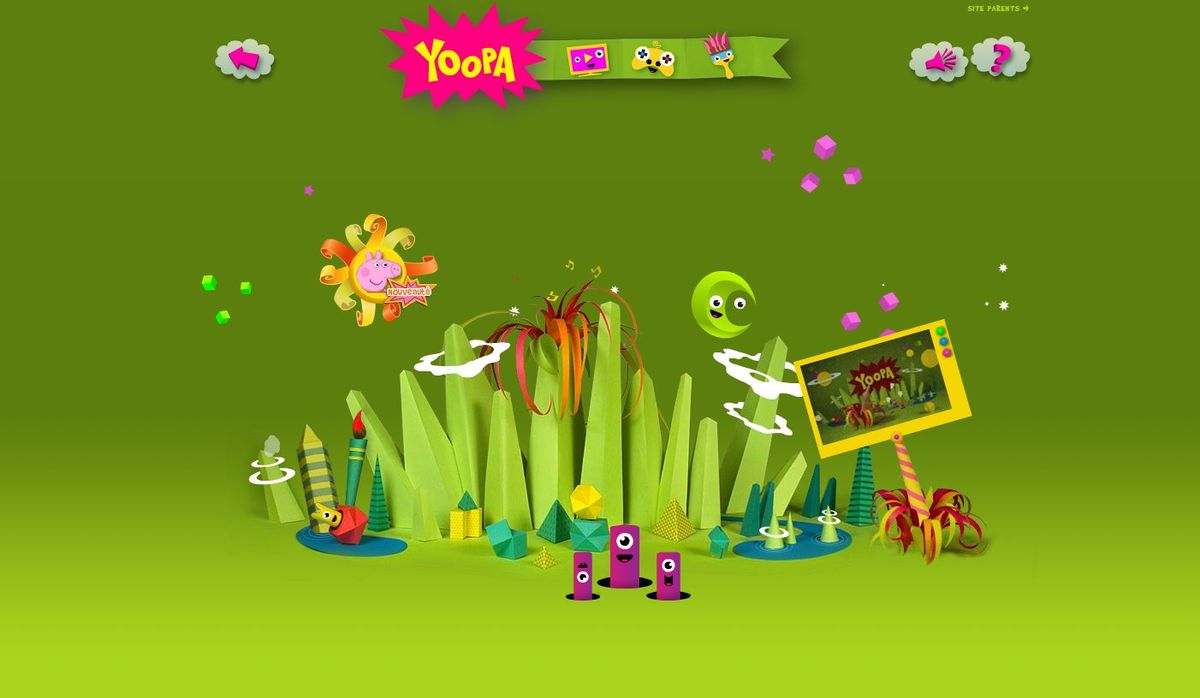This screenshot has width=1200, height=698.
Task: Toggle the megaphone sound cloud
Action: pyautogui.click(x=938, y=61)
